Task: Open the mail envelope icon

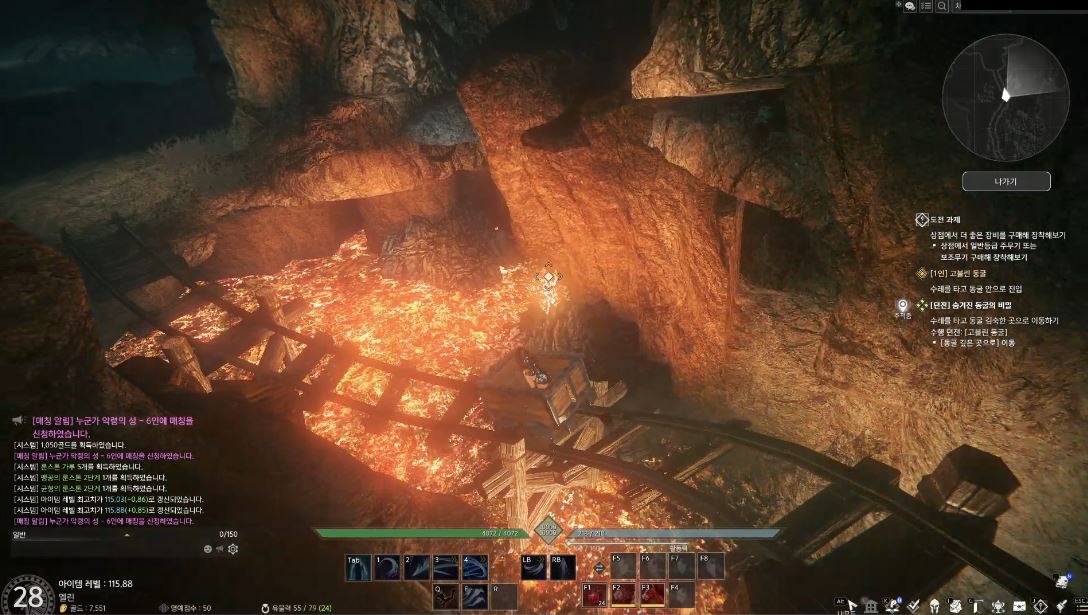Action: coord(1020,605)
